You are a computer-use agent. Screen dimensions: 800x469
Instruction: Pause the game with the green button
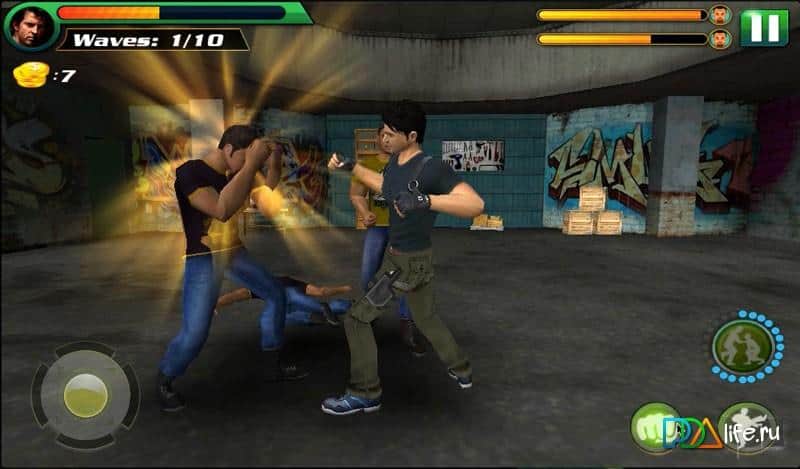[764, 27]
